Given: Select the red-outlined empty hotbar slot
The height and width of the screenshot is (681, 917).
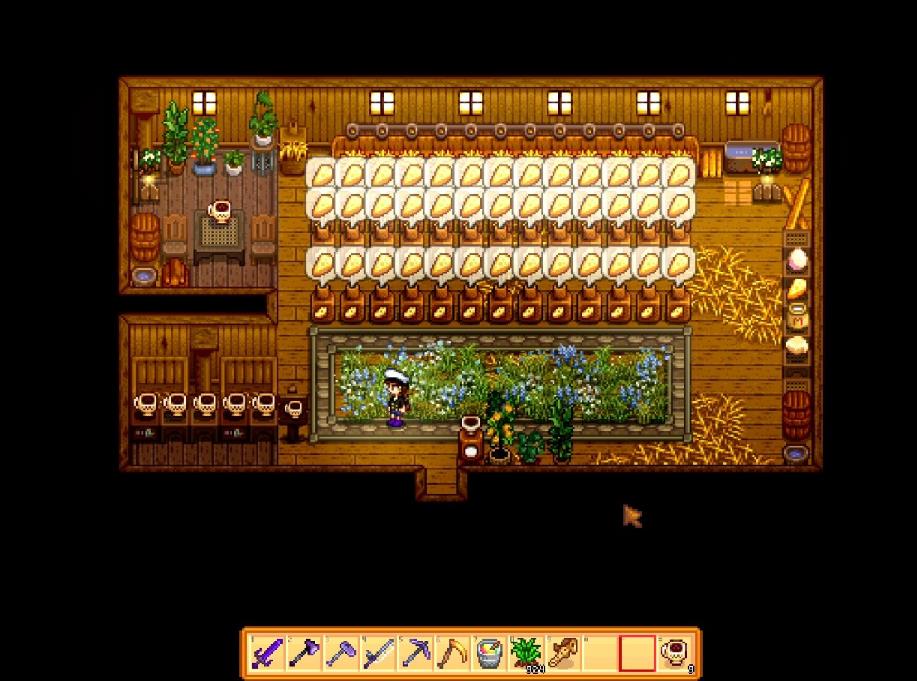Looking at the screenshot, I should [636, 653].
